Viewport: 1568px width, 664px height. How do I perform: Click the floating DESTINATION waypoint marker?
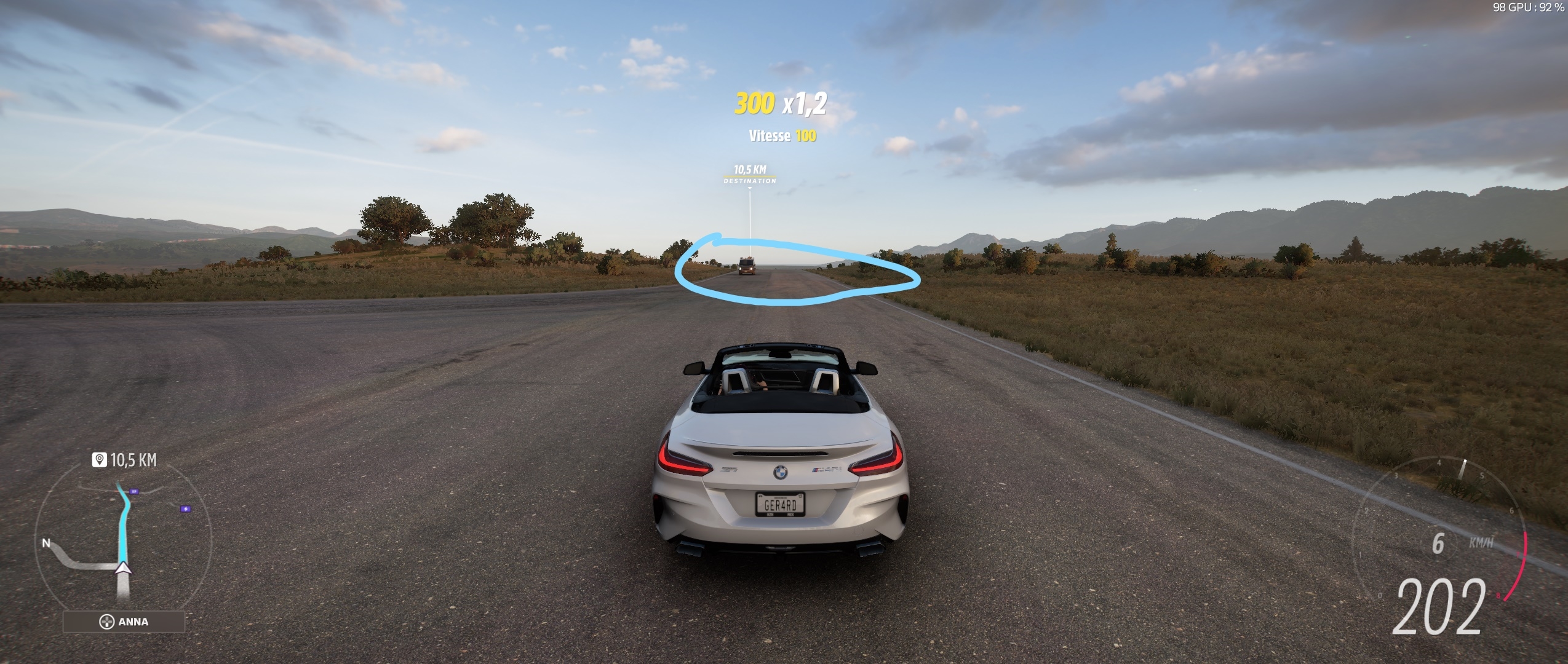(749, 173)
